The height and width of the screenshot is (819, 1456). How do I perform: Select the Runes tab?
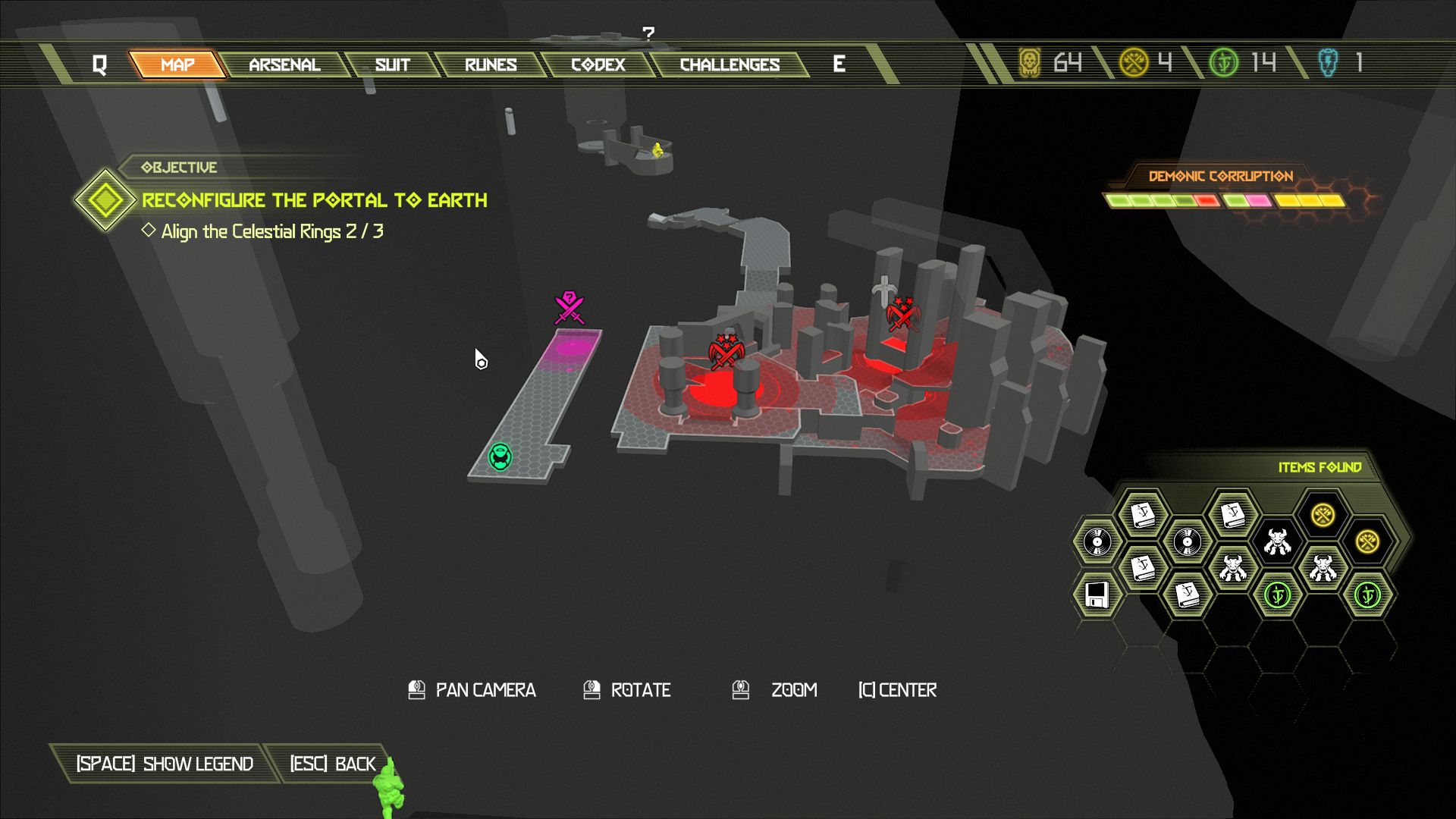click(x=491, y=64)
